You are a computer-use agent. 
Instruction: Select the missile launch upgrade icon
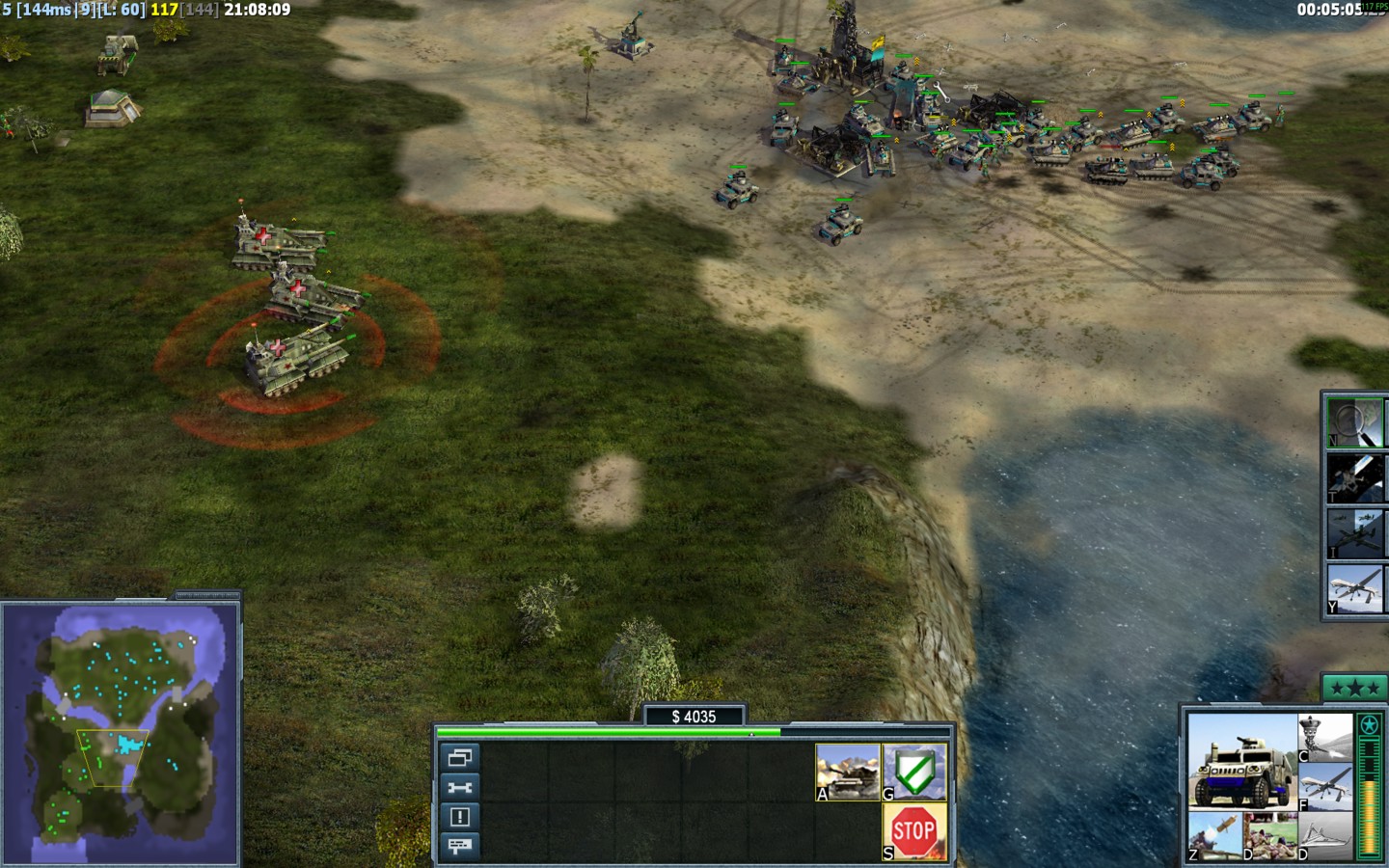tap(1214, 835)
